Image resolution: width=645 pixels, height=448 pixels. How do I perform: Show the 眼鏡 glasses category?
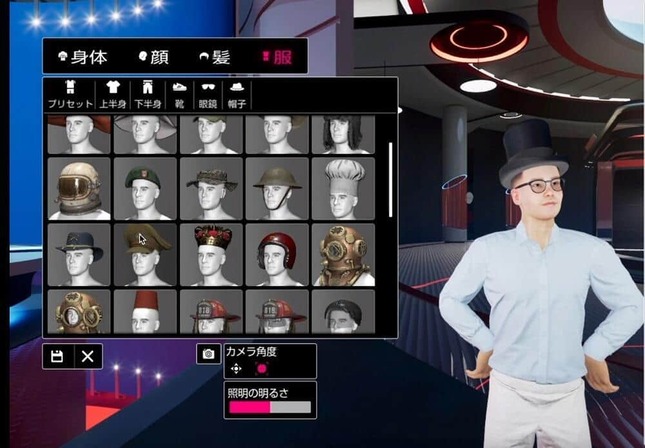pyautogui.click(x=208, y=94)
